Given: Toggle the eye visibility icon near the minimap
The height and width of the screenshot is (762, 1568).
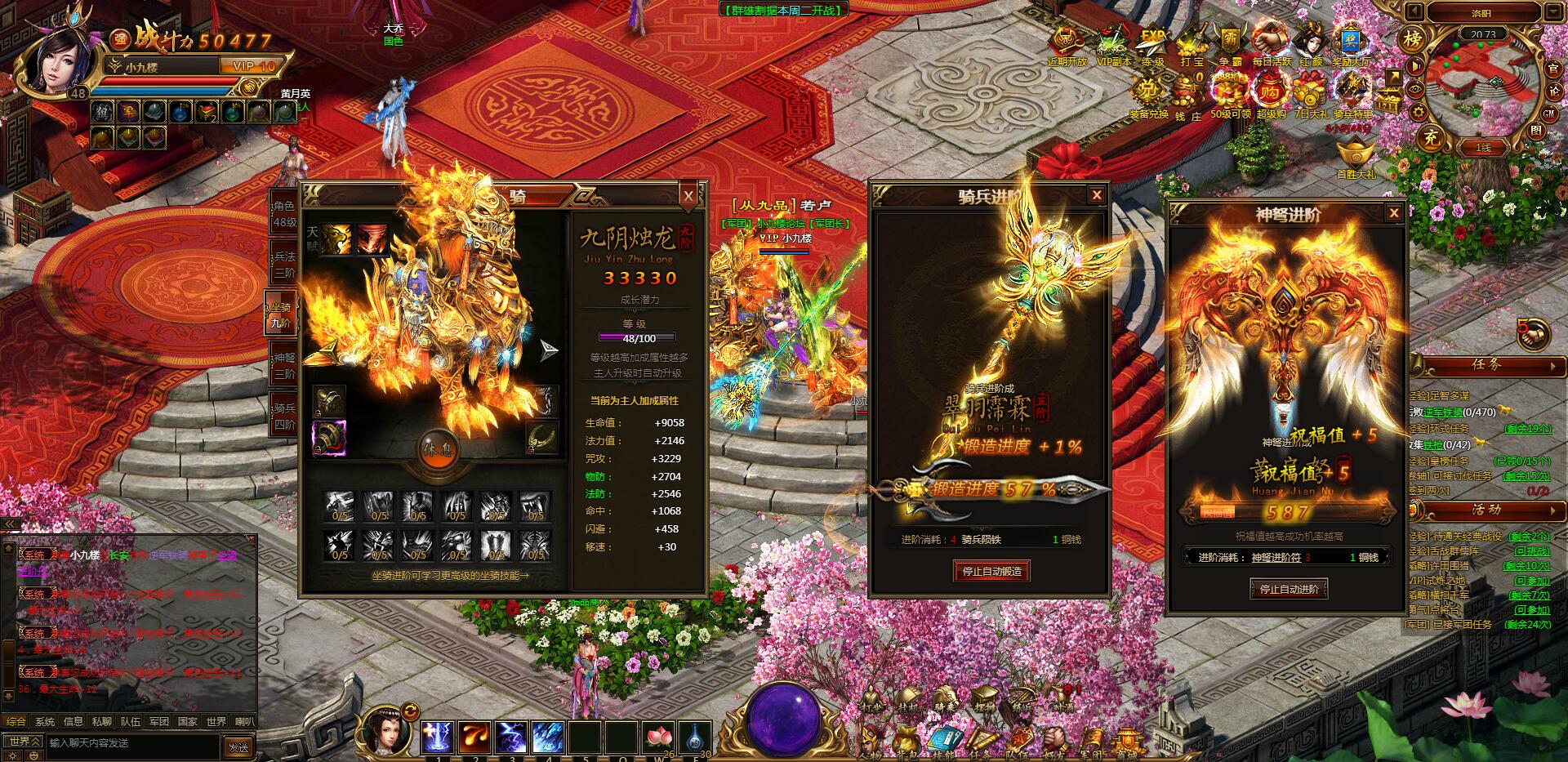Looking at the screenshot, I should [1415, 90].
